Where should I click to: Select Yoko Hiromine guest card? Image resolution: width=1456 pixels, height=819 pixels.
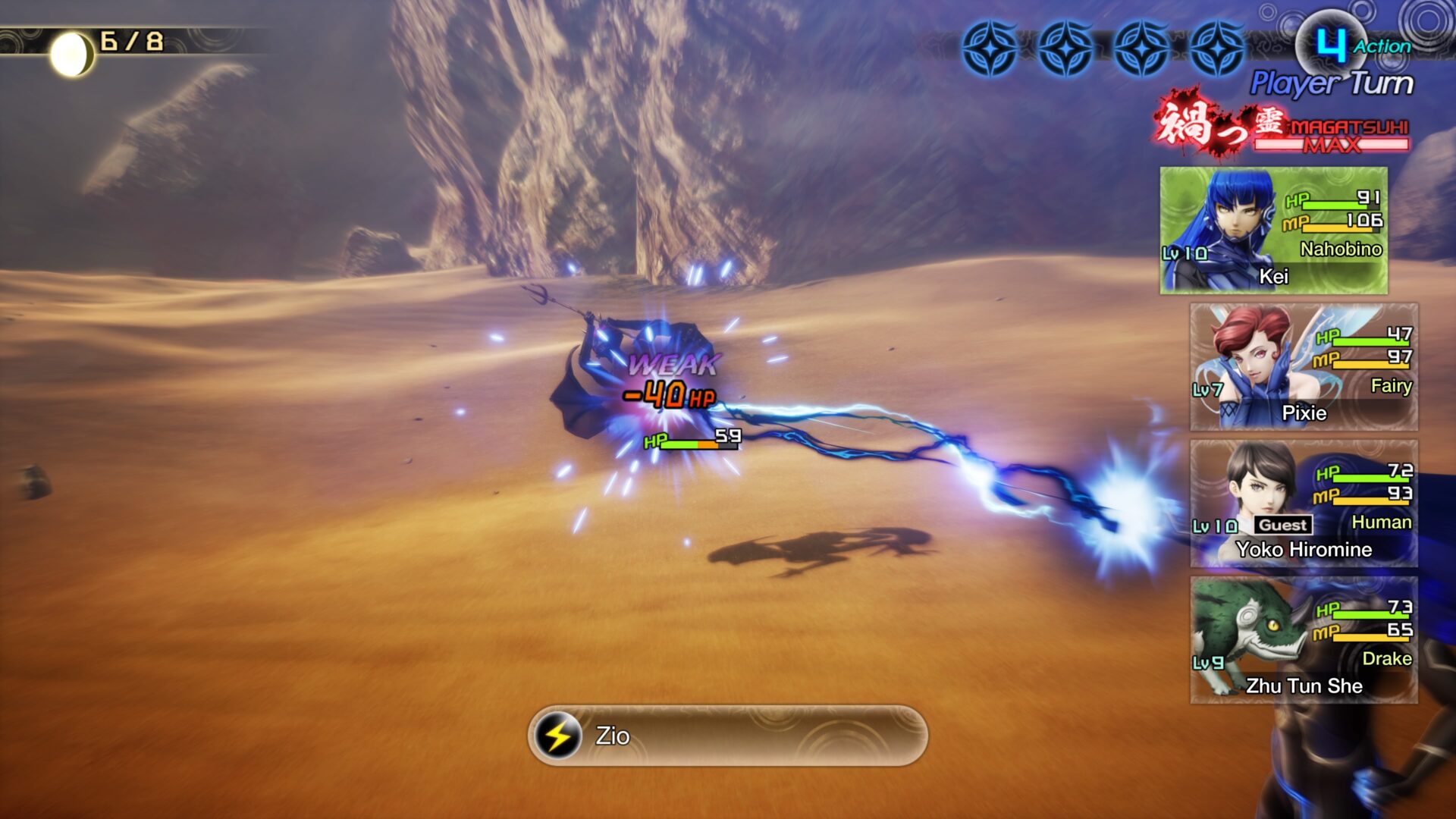pyautogui.click(x=1304, y=504)
